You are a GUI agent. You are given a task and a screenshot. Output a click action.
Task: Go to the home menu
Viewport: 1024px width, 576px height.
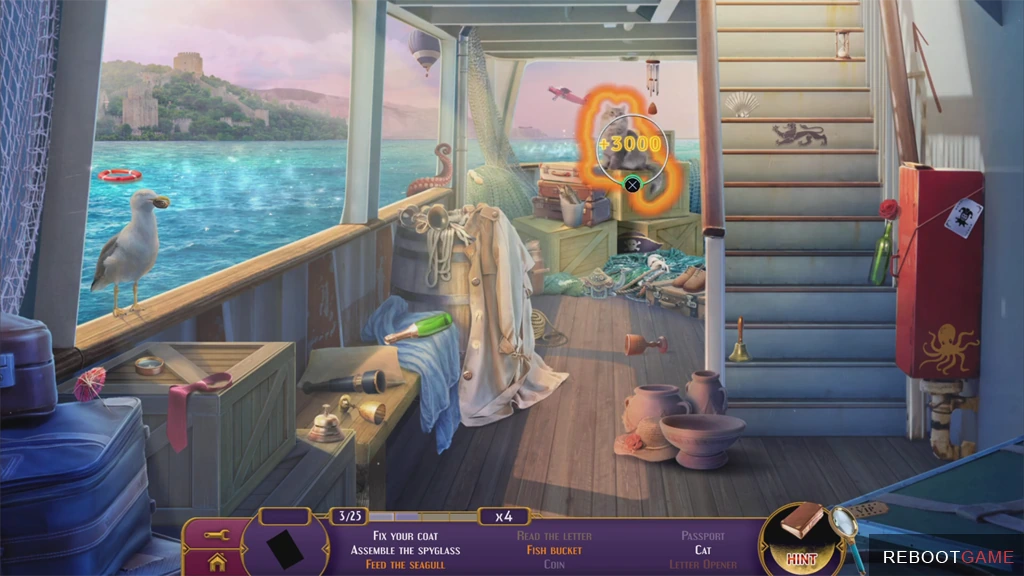217,562
